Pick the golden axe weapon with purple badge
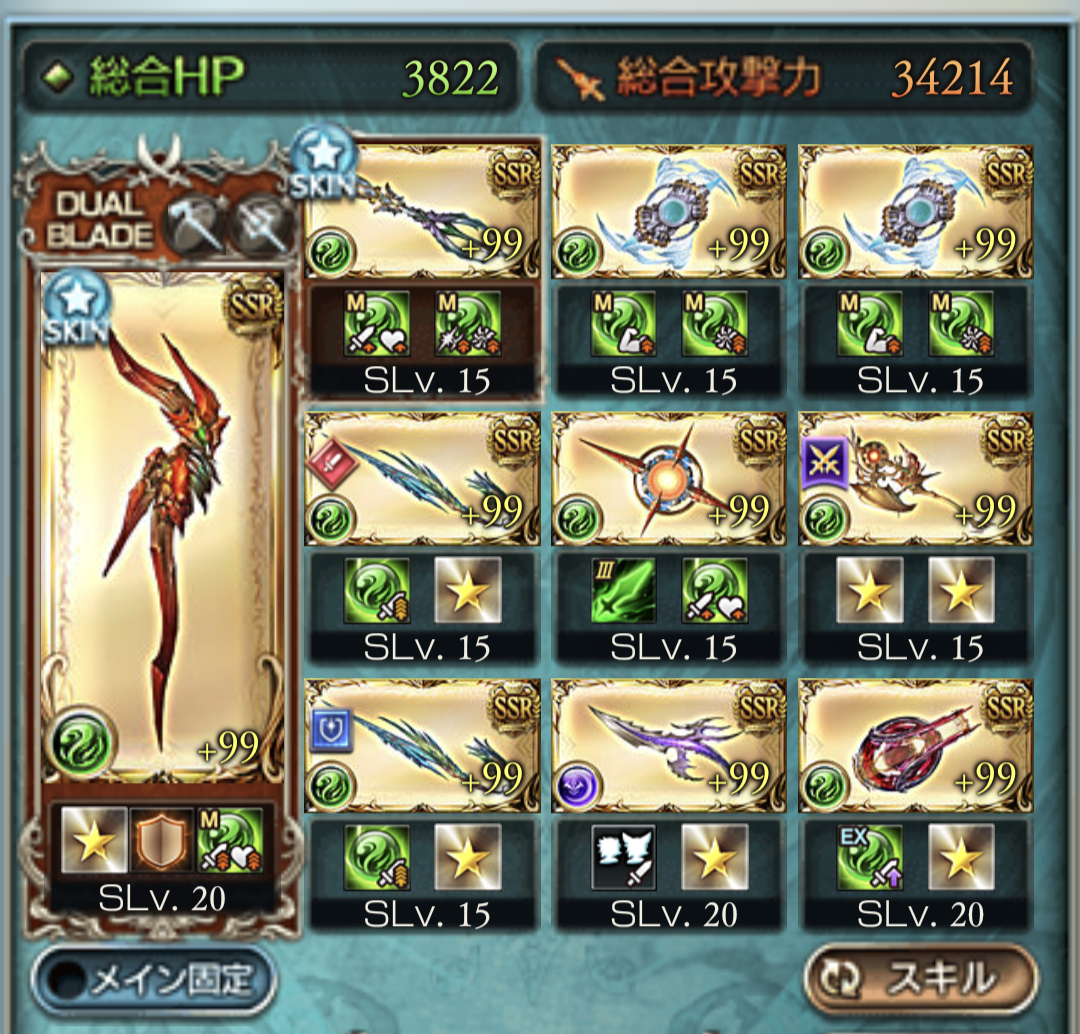 point(915,476)
